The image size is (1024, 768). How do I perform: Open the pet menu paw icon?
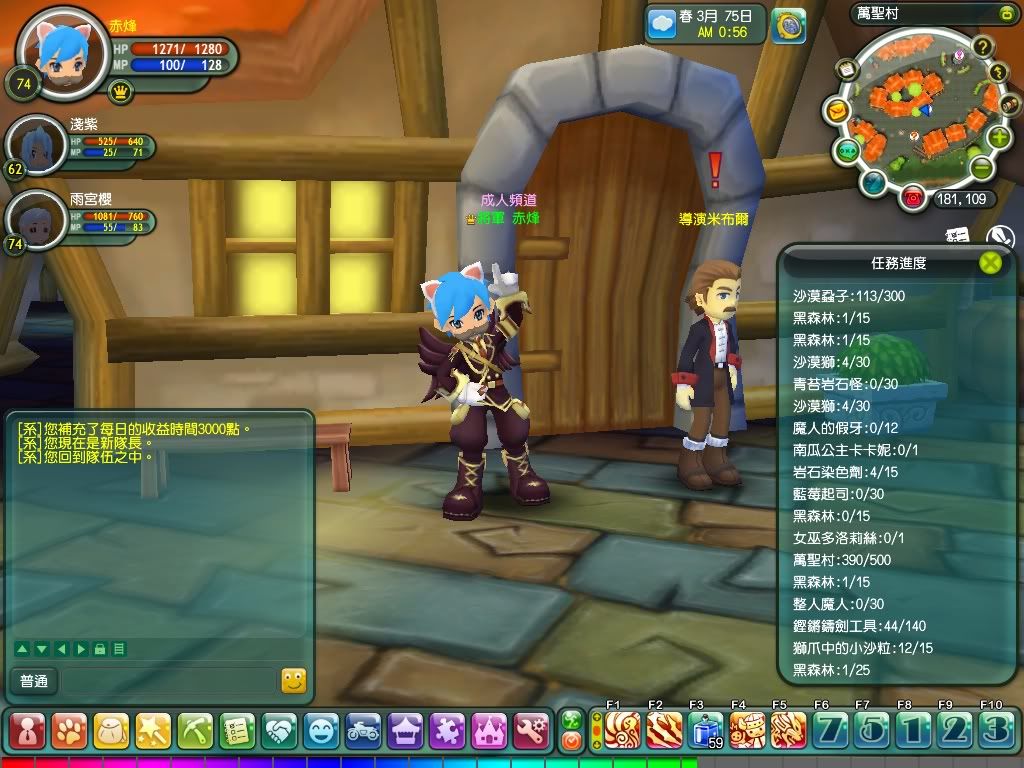69,730
